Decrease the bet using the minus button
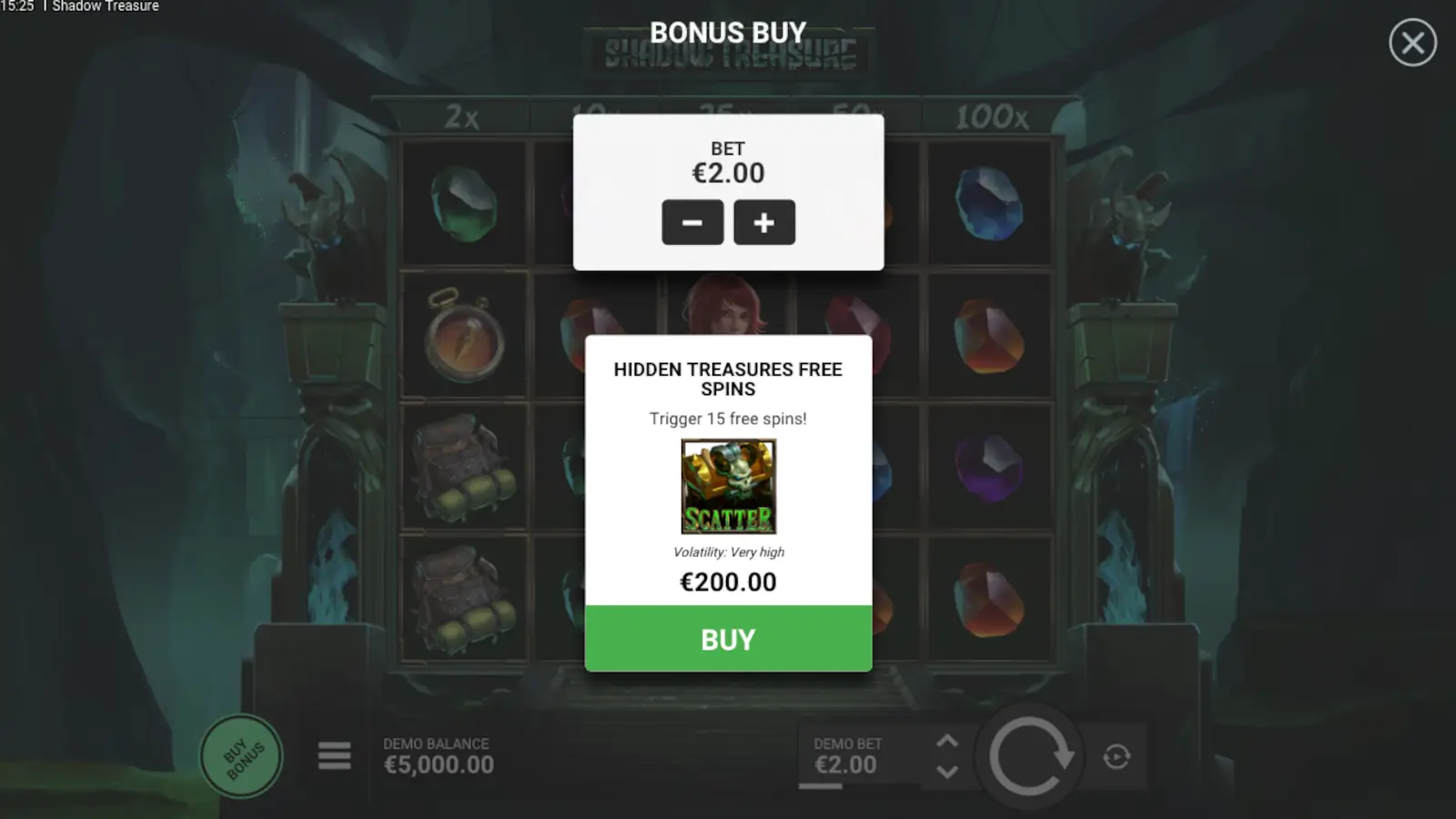The image size is (1456, 819). pyautogui.click(x=693, y=222)
